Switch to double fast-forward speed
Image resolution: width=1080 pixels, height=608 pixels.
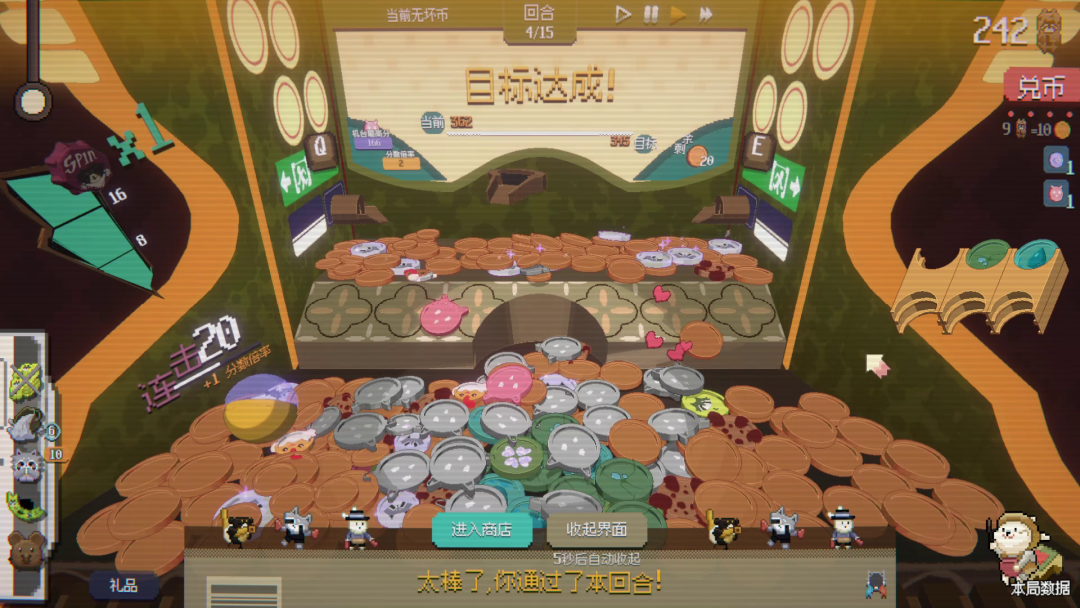(706, 14)
